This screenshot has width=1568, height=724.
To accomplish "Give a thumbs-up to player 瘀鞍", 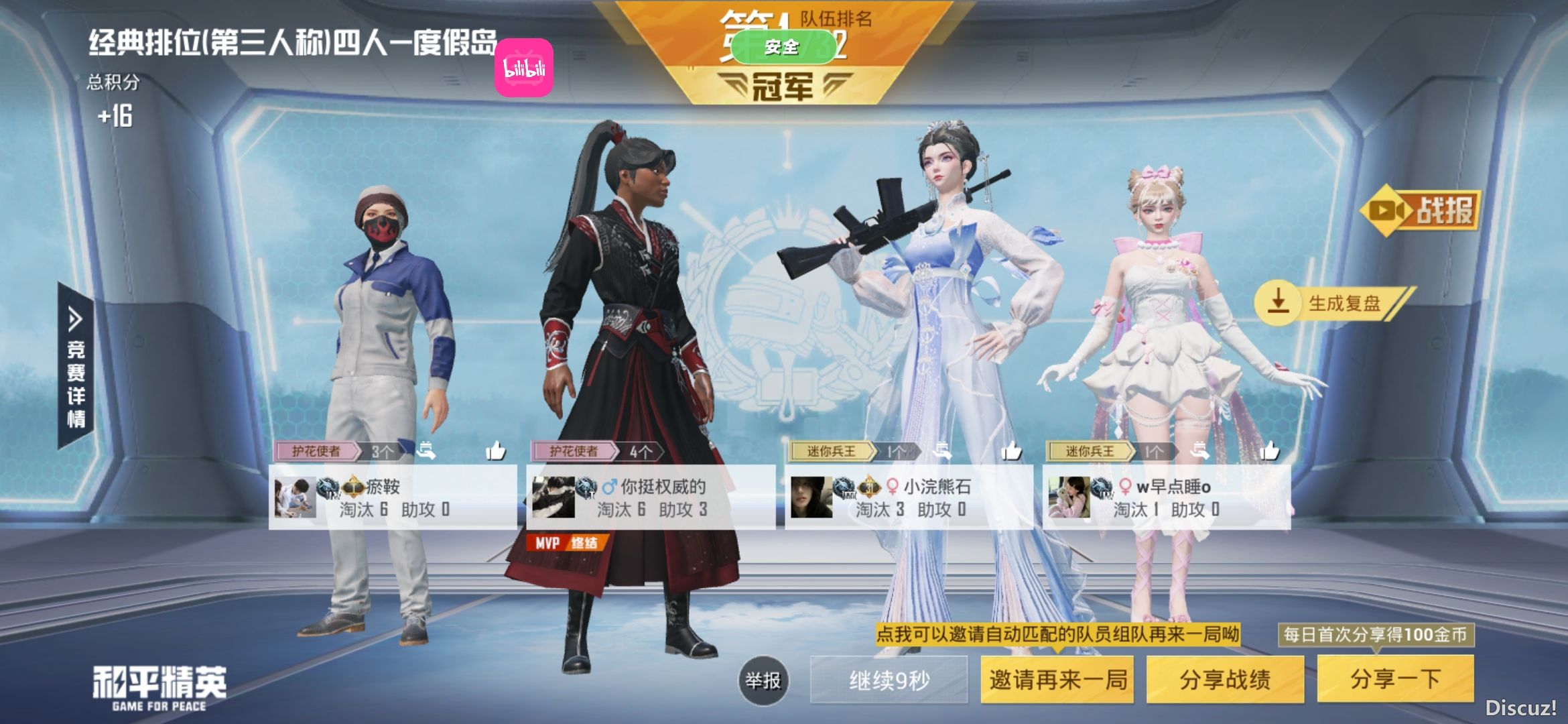I will (496, 451).
